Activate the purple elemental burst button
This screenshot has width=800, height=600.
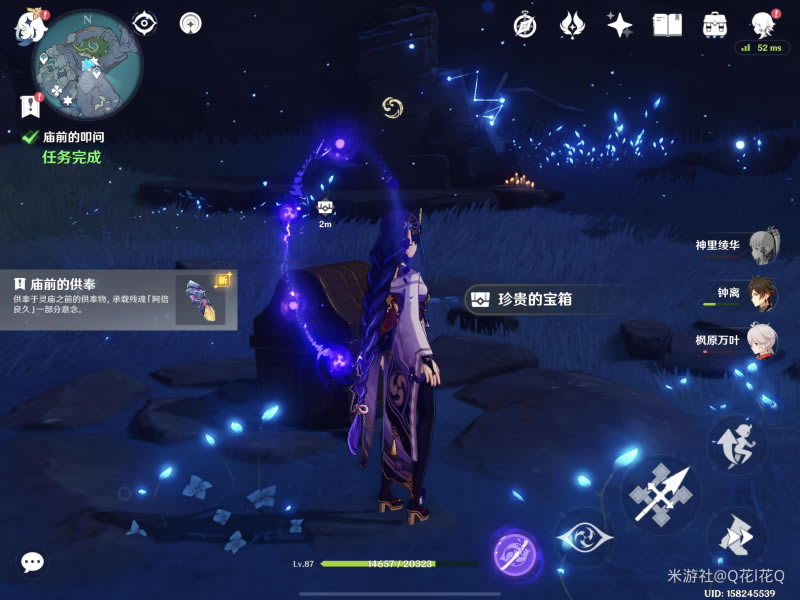515,554
